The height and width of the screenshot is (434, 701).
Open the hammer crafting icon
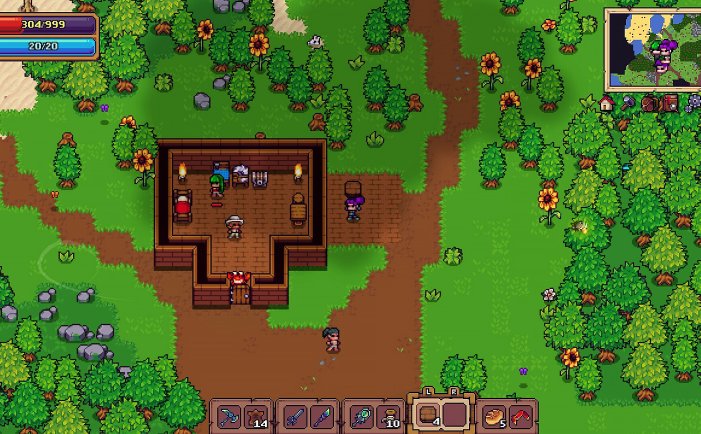pyautogui.click(x=628, y=103)
